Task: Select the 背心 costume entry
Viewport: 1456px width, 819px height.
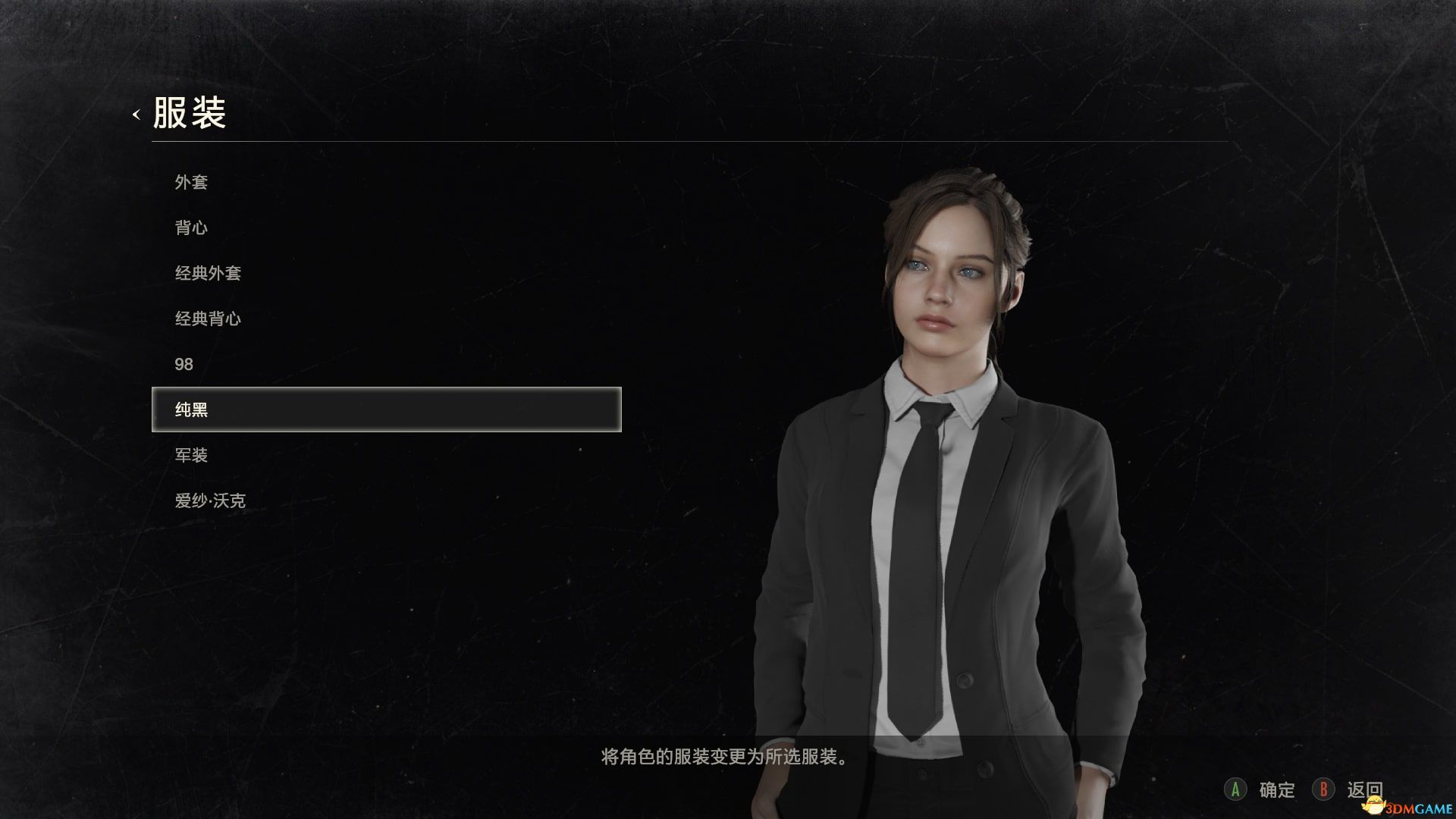Action: [x=191, y=227]
